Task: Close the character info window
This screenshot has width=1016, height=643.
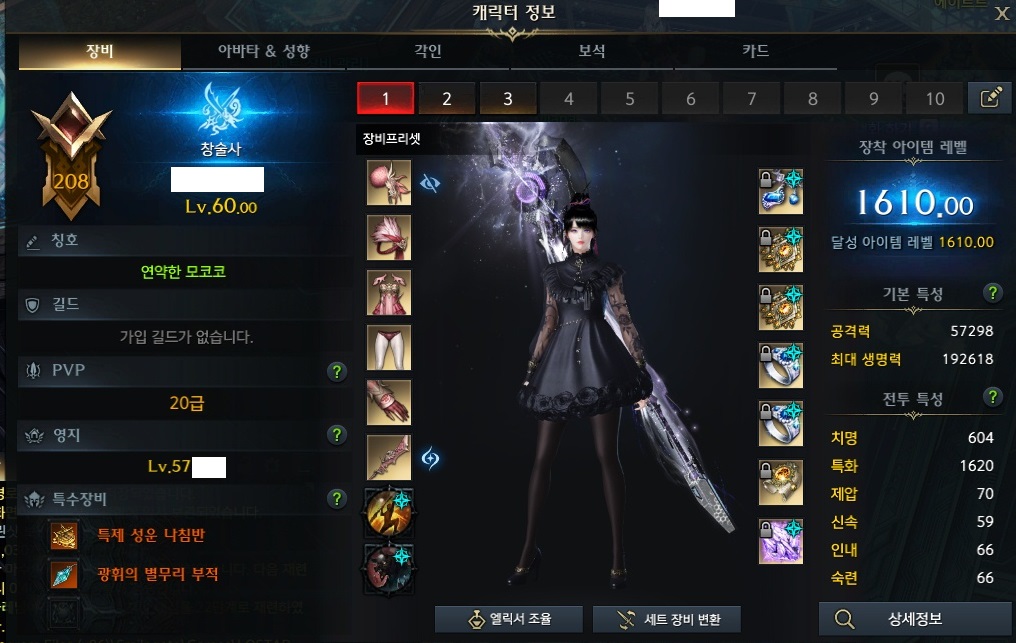Action: 1001,13
